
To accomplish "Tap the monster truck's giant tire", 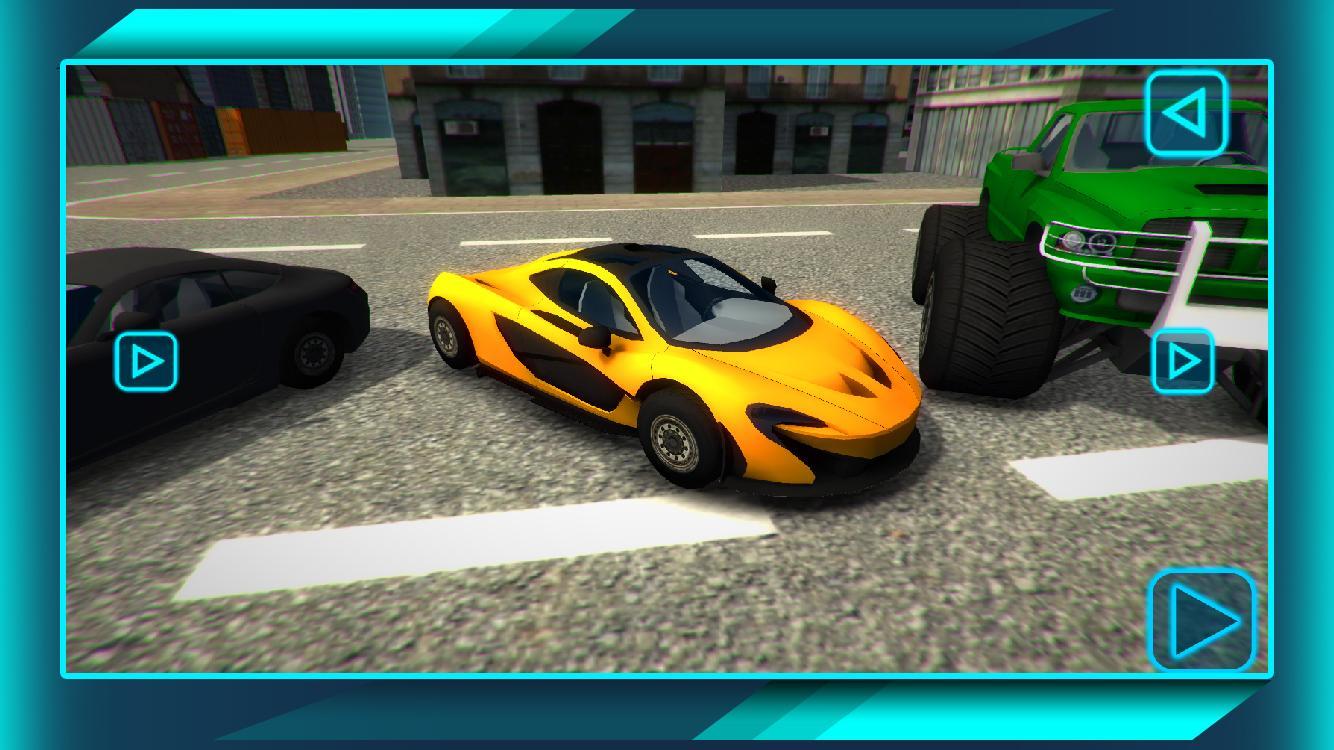I will (985, 300).
